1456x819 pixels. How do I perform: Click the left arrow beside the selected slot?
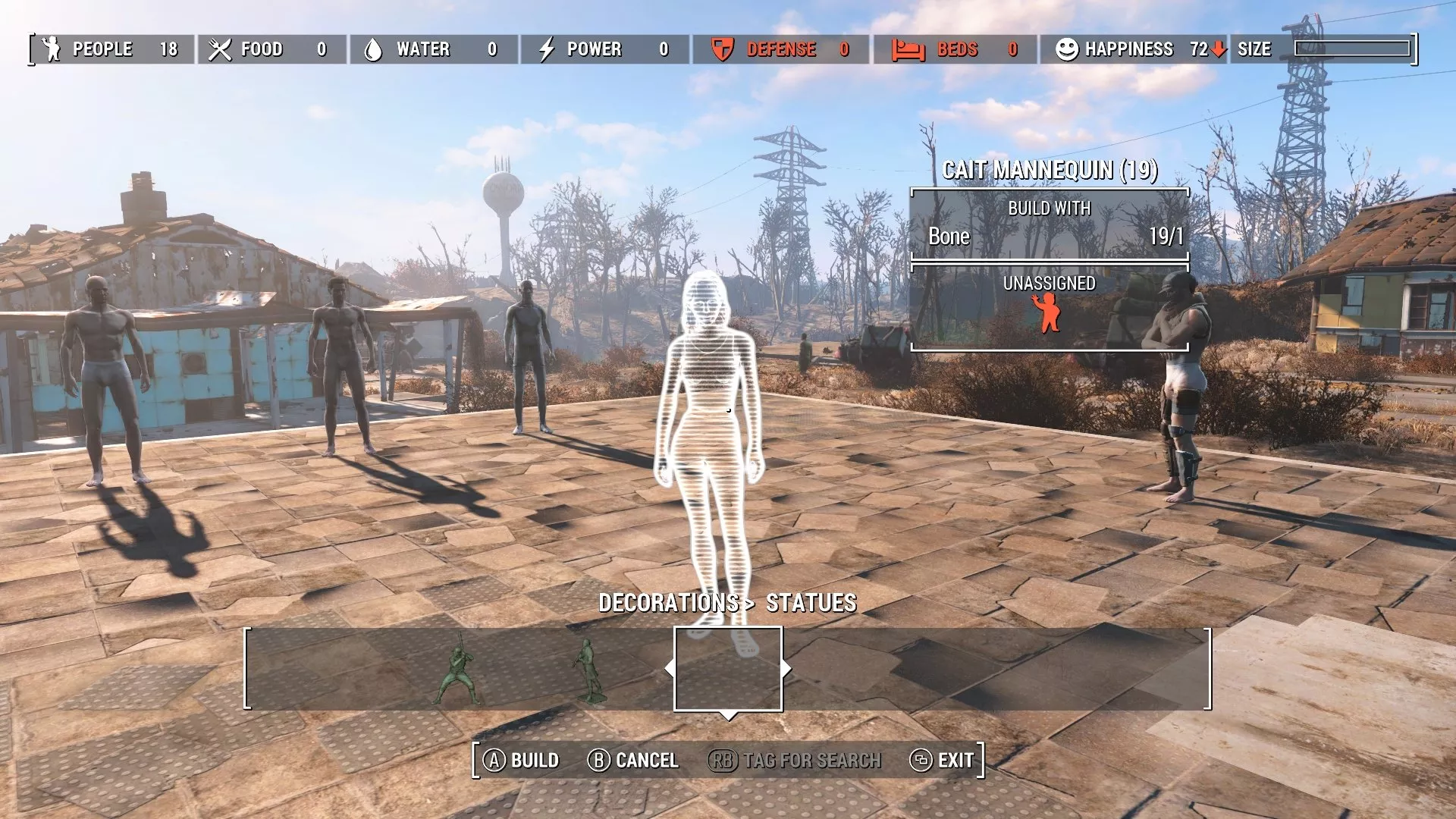[670, 669]
